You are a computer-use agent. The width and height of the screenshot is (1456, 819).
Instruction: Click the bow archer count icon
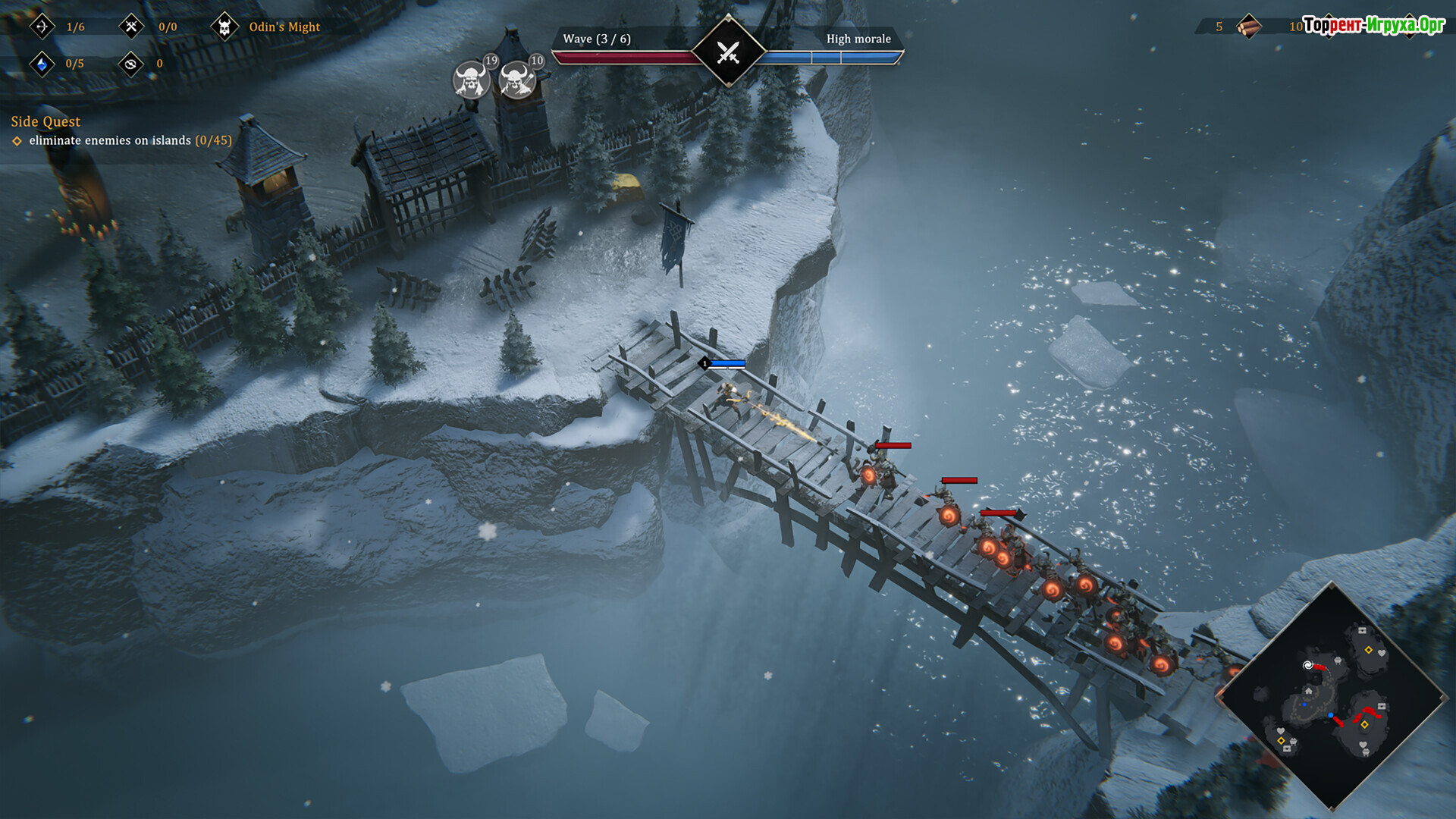pos(42,27)
